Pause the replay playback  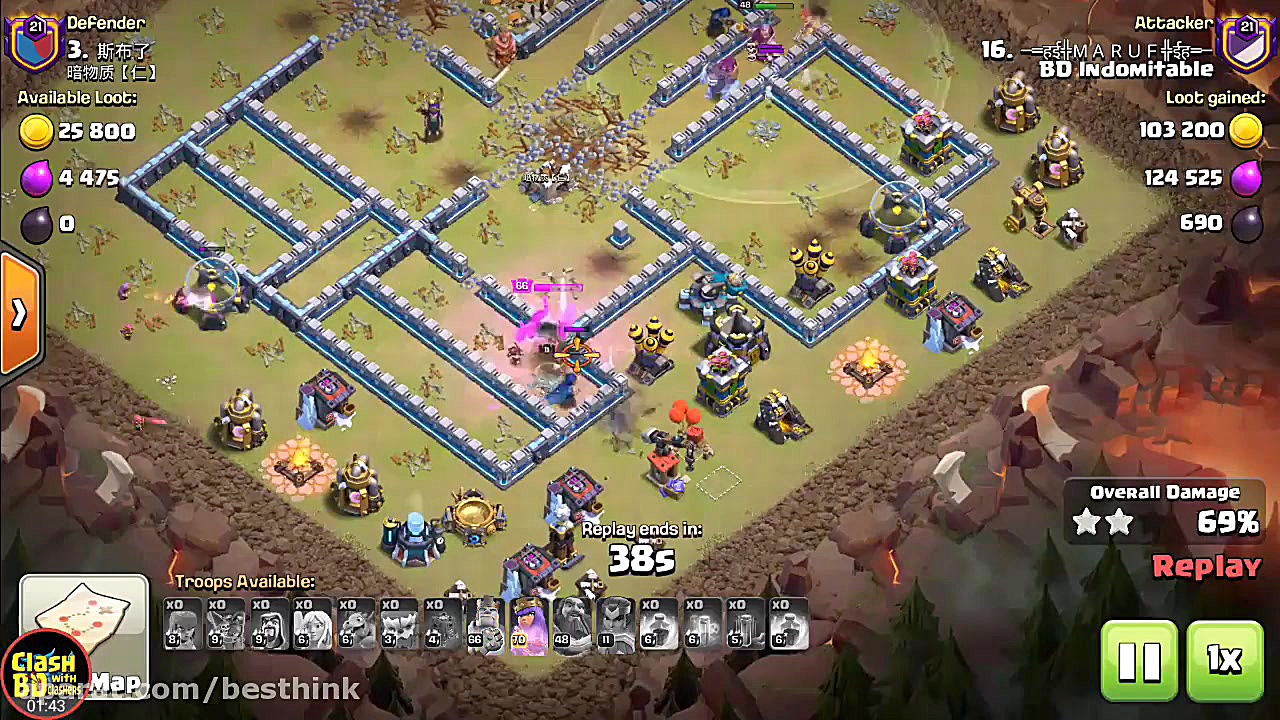point(1138,660)
